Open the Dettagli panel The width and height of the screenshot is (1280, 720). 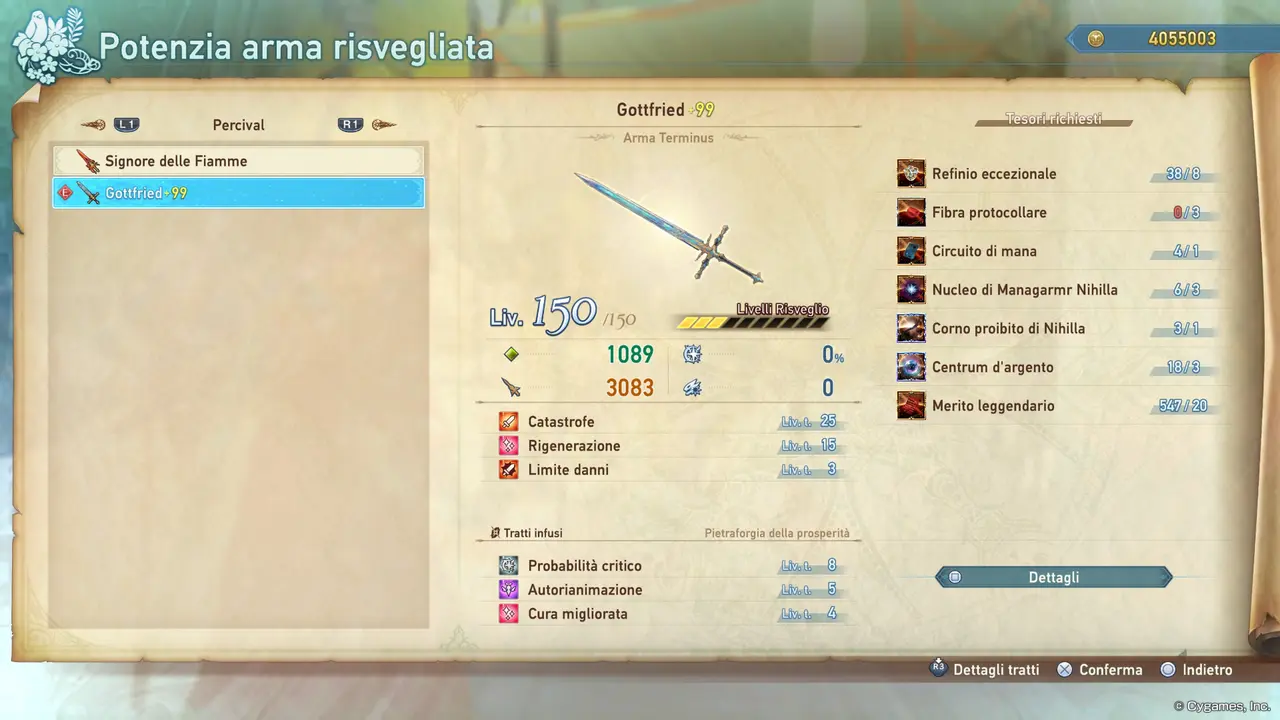click(1053, 577)
